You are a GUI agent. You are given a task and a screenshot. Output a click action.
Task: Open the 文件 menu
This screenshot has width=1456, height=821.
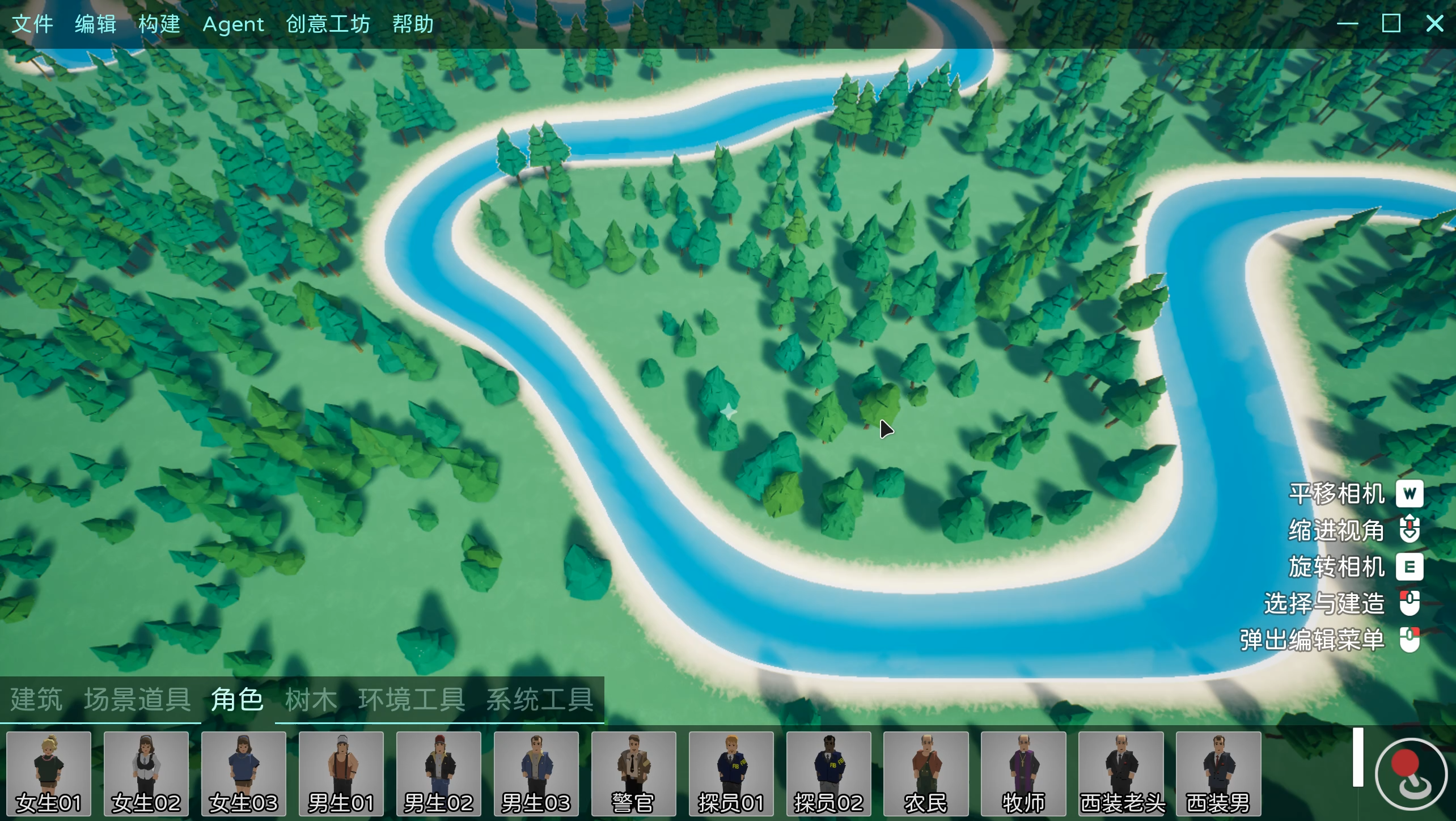[x=32, y=24]
